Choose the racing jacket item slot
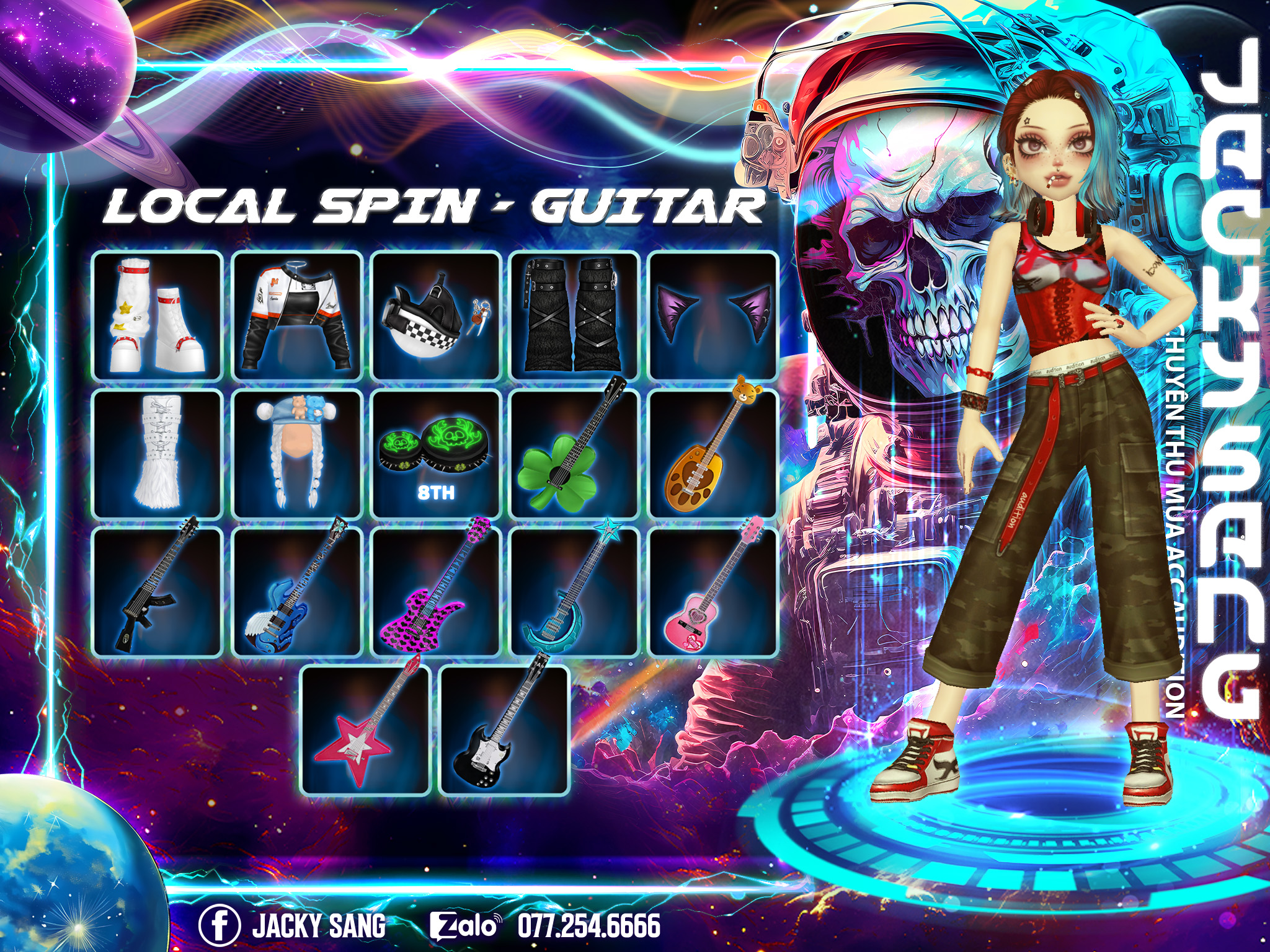Image resolution: width=1270 pixels, height=952 pixels. pos(297,316)
